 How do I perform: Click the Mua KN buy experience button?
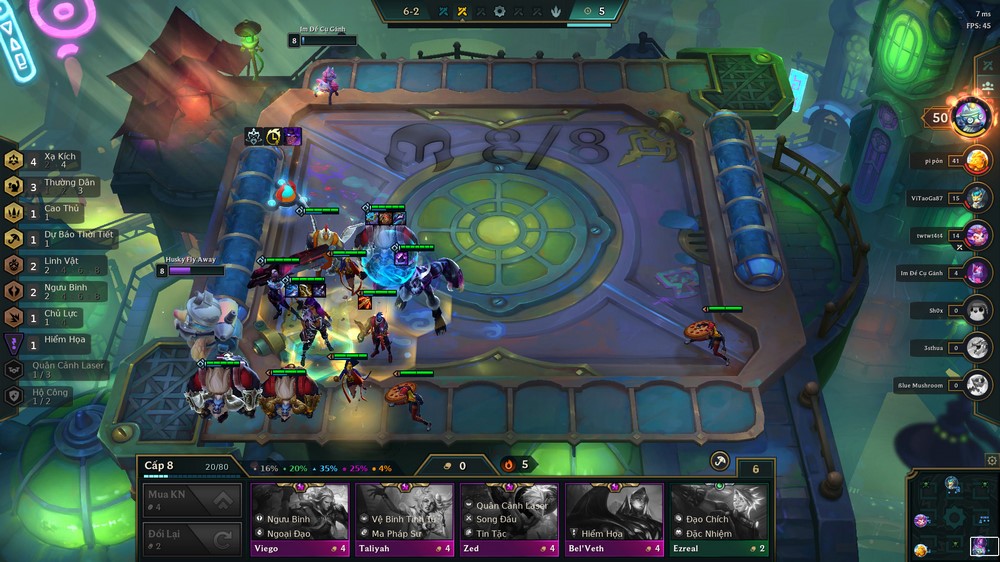point(192,500)
